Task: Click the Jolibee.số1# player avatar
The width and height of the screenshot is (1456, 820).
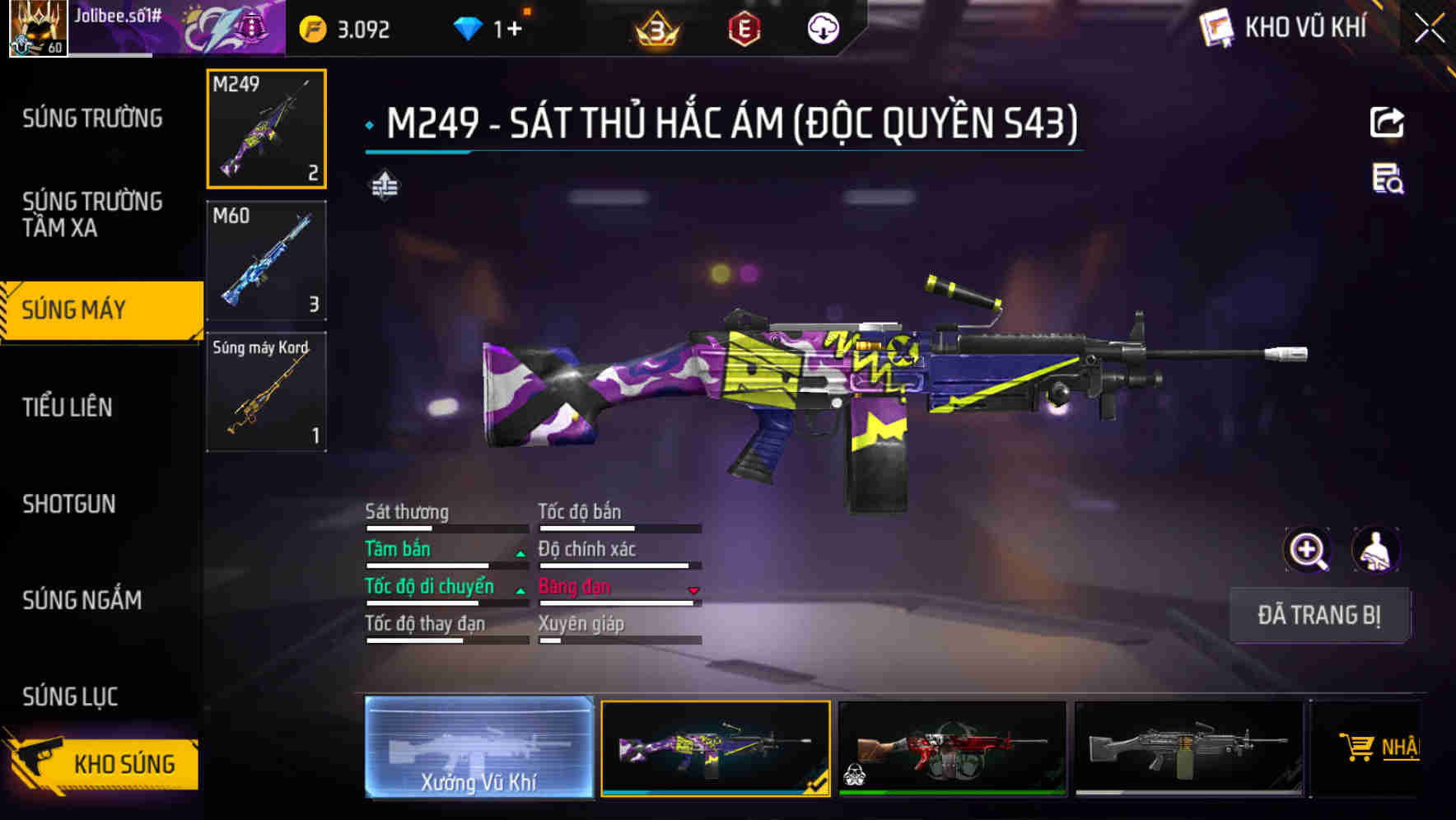Action: pos(37,27)
